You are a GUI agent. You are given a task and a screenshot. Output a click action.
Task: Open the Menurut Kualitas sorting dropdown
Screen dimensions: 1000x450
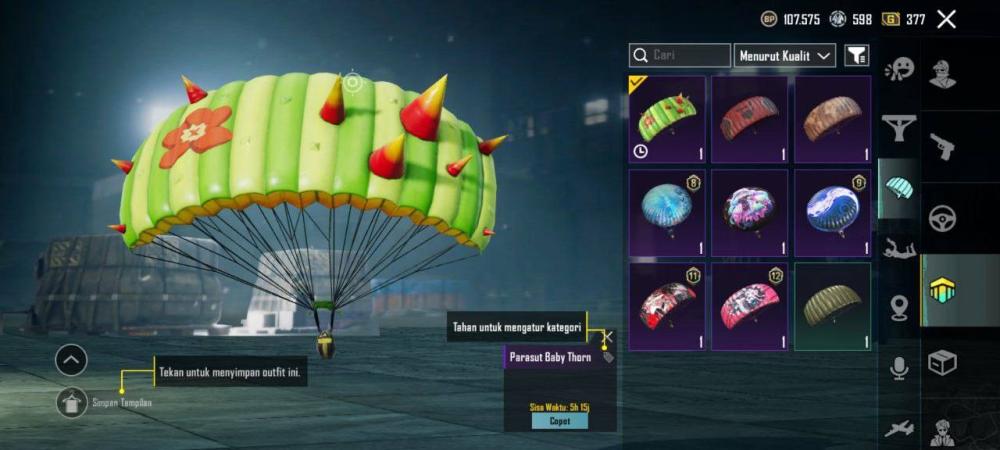[x=785, y=56]
